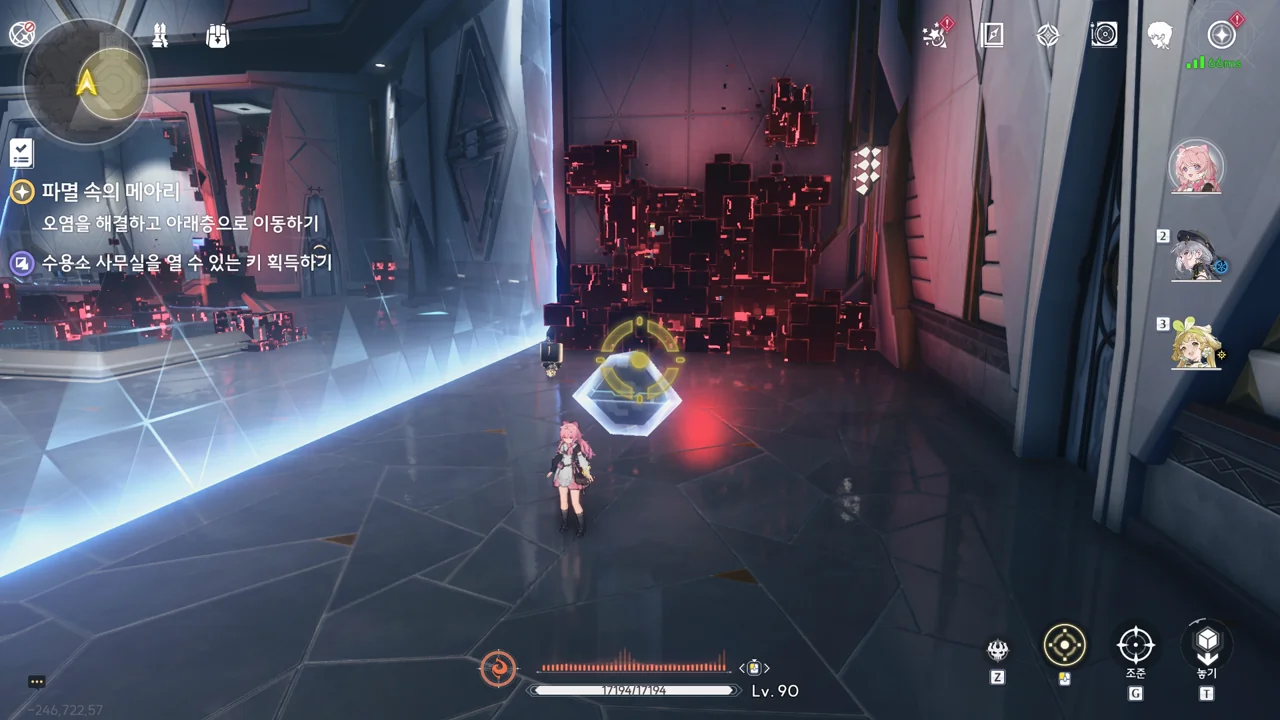1280x720 pixels.
Task: Switch to party member 3 with blonde hair
Action: point(1197,345)
